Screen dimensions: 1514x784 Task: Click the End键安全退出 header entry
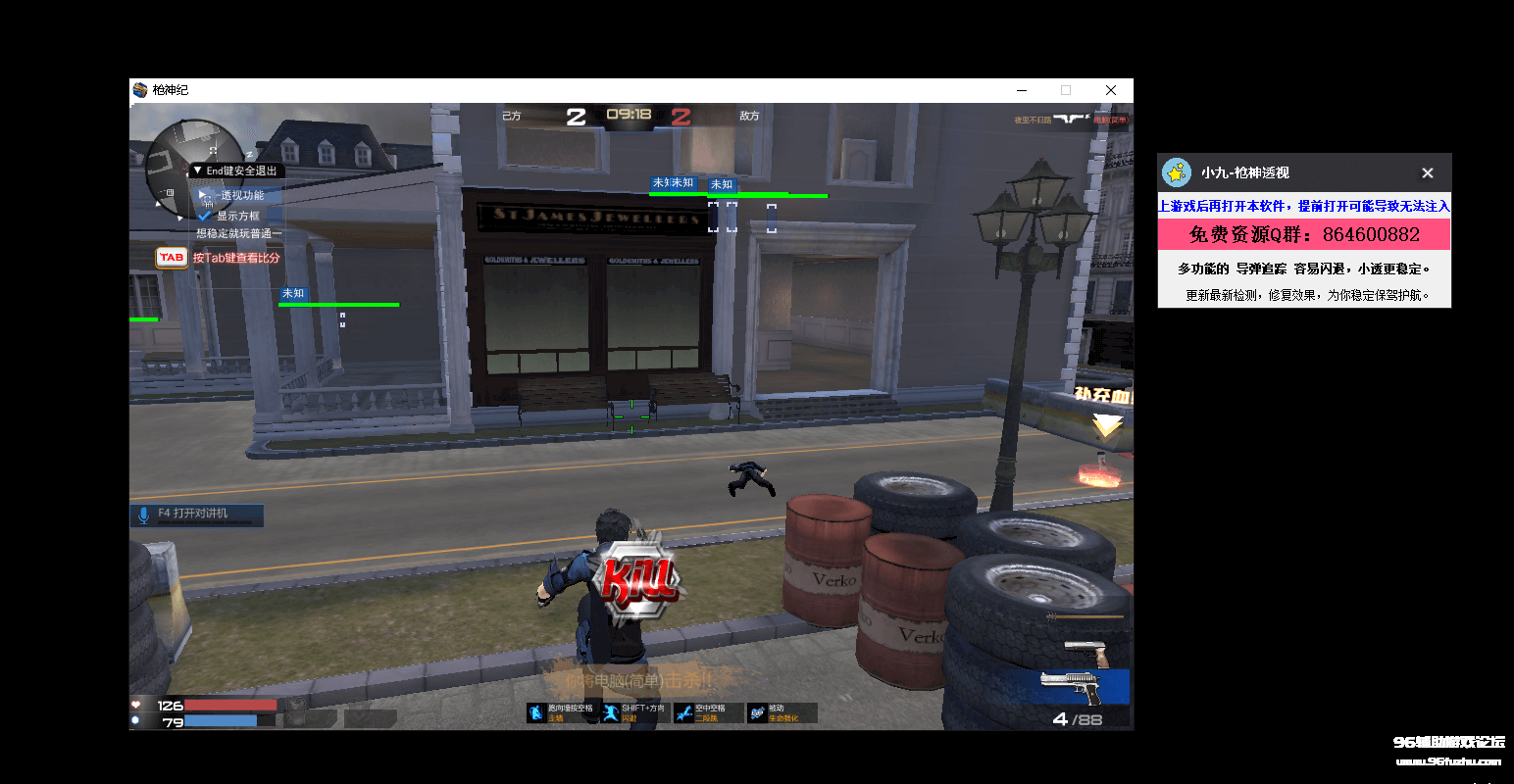point(241,169)
